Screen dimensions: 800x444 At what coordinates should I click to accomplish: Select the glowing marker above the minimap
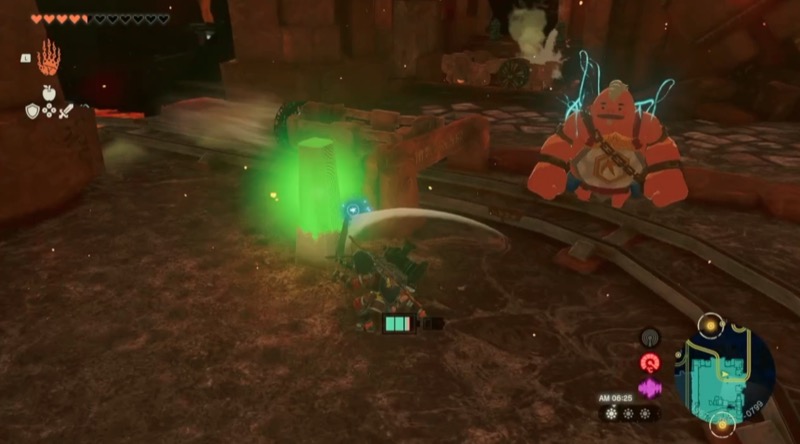(x=710, y=325)
